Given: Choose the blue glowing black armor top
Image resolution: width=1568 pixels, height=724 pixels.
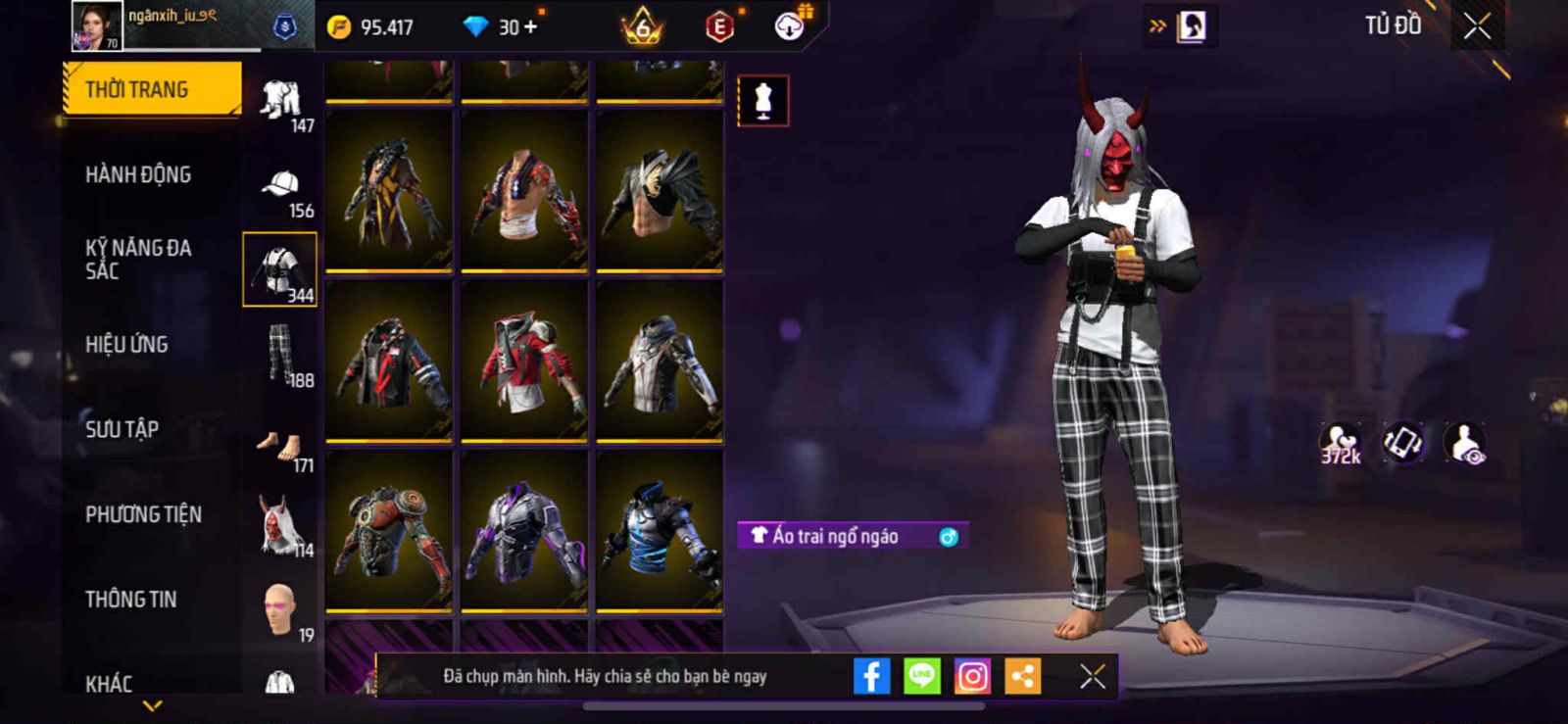Looking at the screenshot, I should [x=660, y=531].
